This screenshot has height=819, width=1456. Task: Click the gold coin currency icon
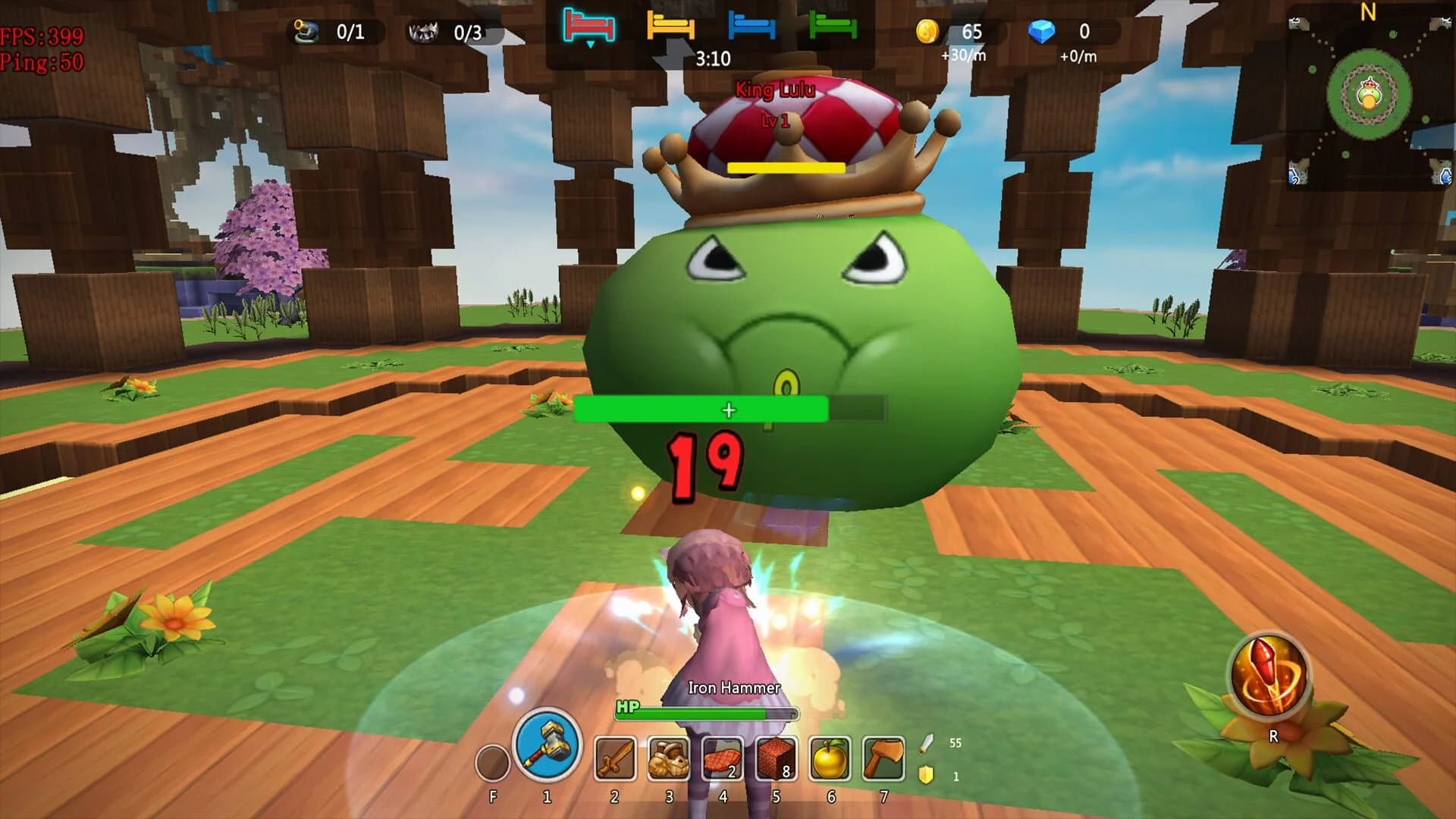(930, 30)
